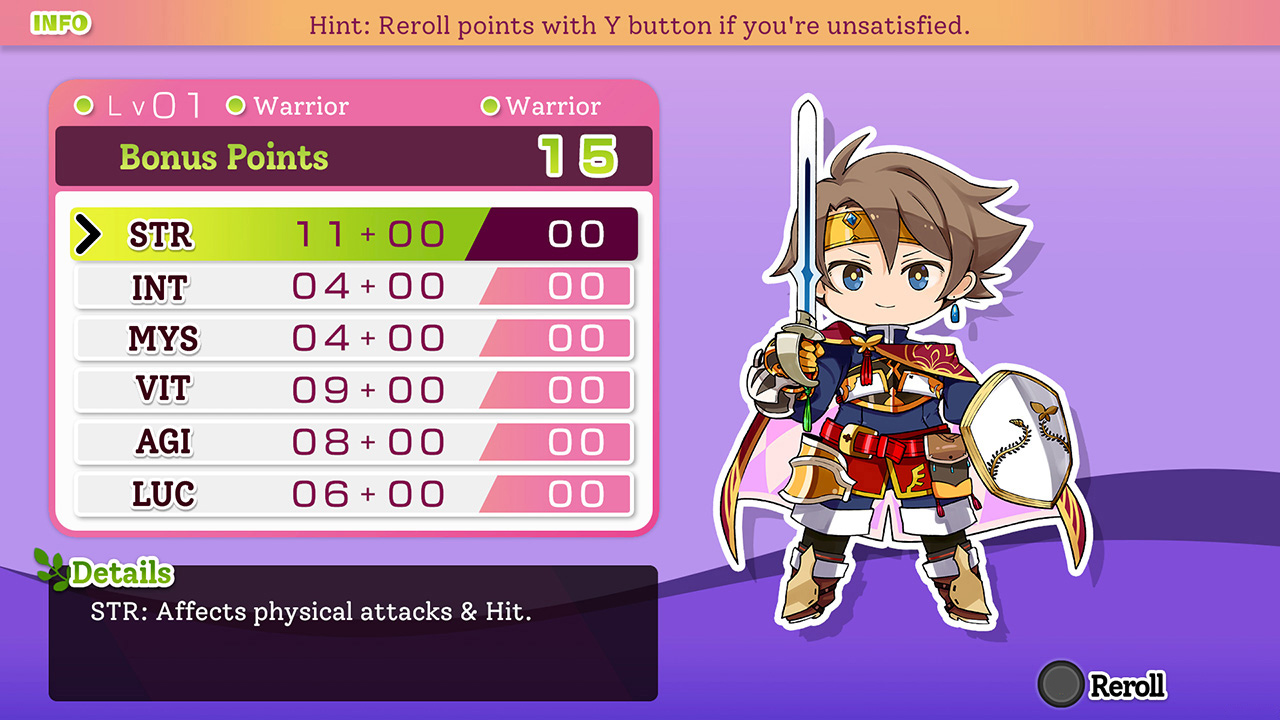Click the green dot beside the second Warrior label
This screenshot has width=1280, height=720.
pyautogui.click(x=490, y=105)
